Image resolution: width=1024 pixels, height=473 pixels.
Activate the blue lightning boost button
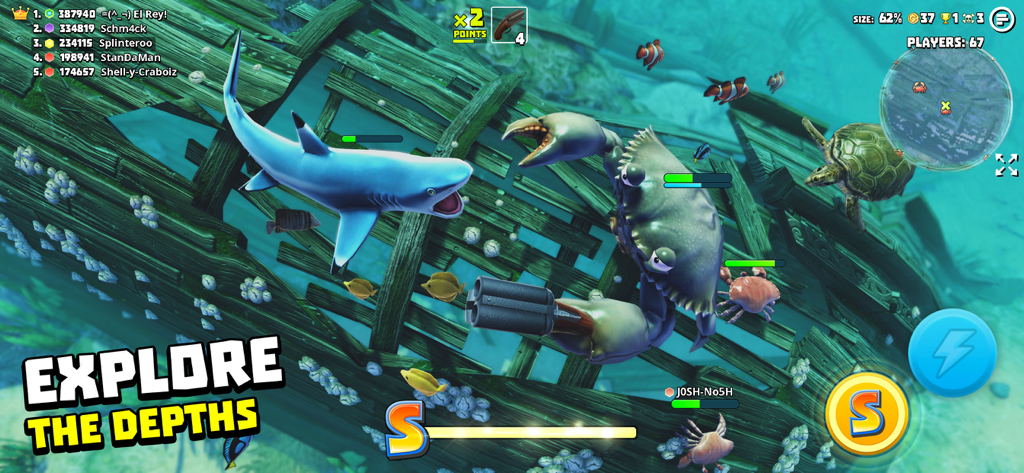pos(952,352)
